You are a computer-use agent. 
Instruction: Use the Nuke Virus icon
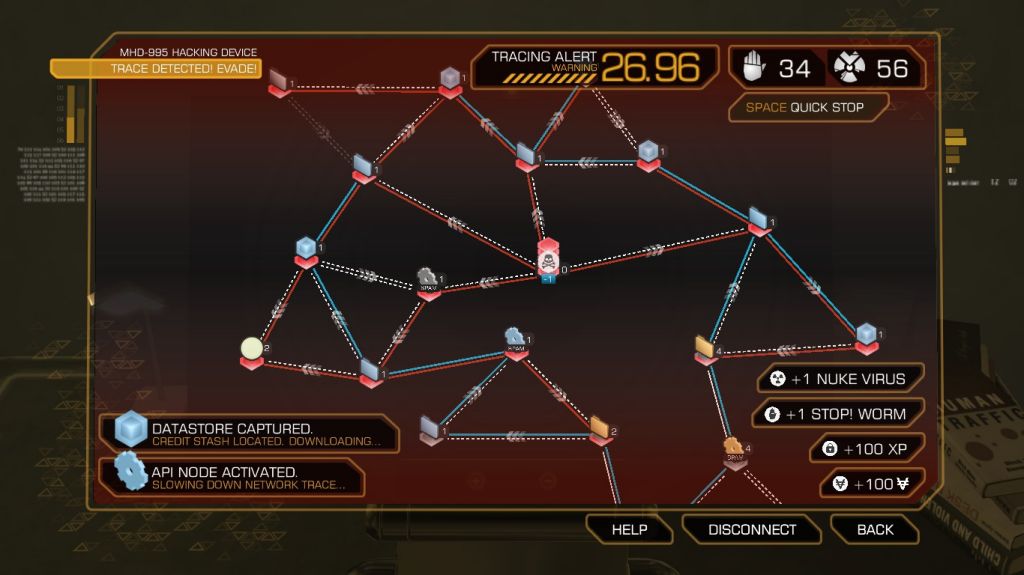(849, 68)
